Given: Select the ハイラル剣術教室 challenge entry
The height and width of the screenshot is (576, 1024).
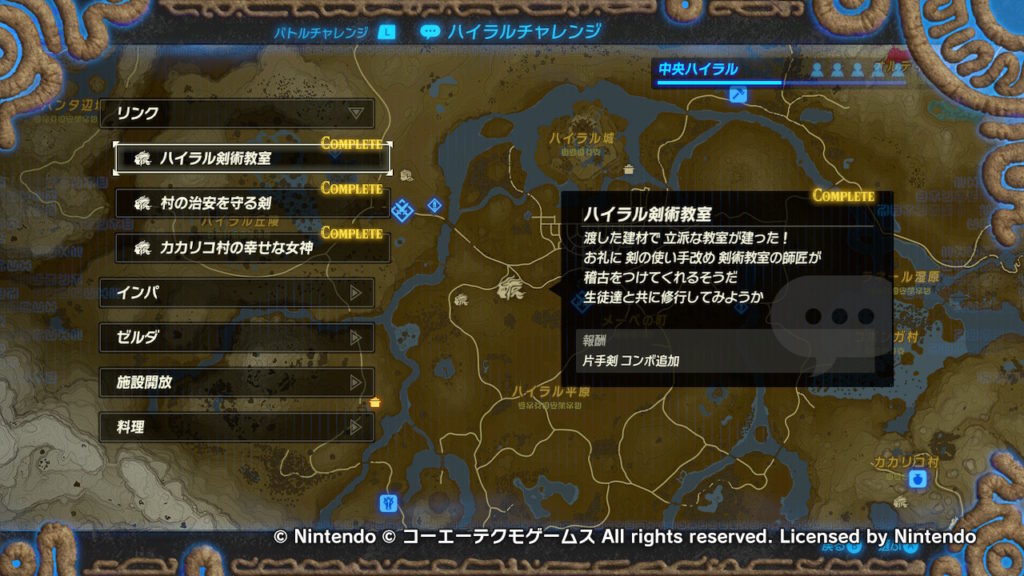Looking at the screenshot, I should click(252, 158).
